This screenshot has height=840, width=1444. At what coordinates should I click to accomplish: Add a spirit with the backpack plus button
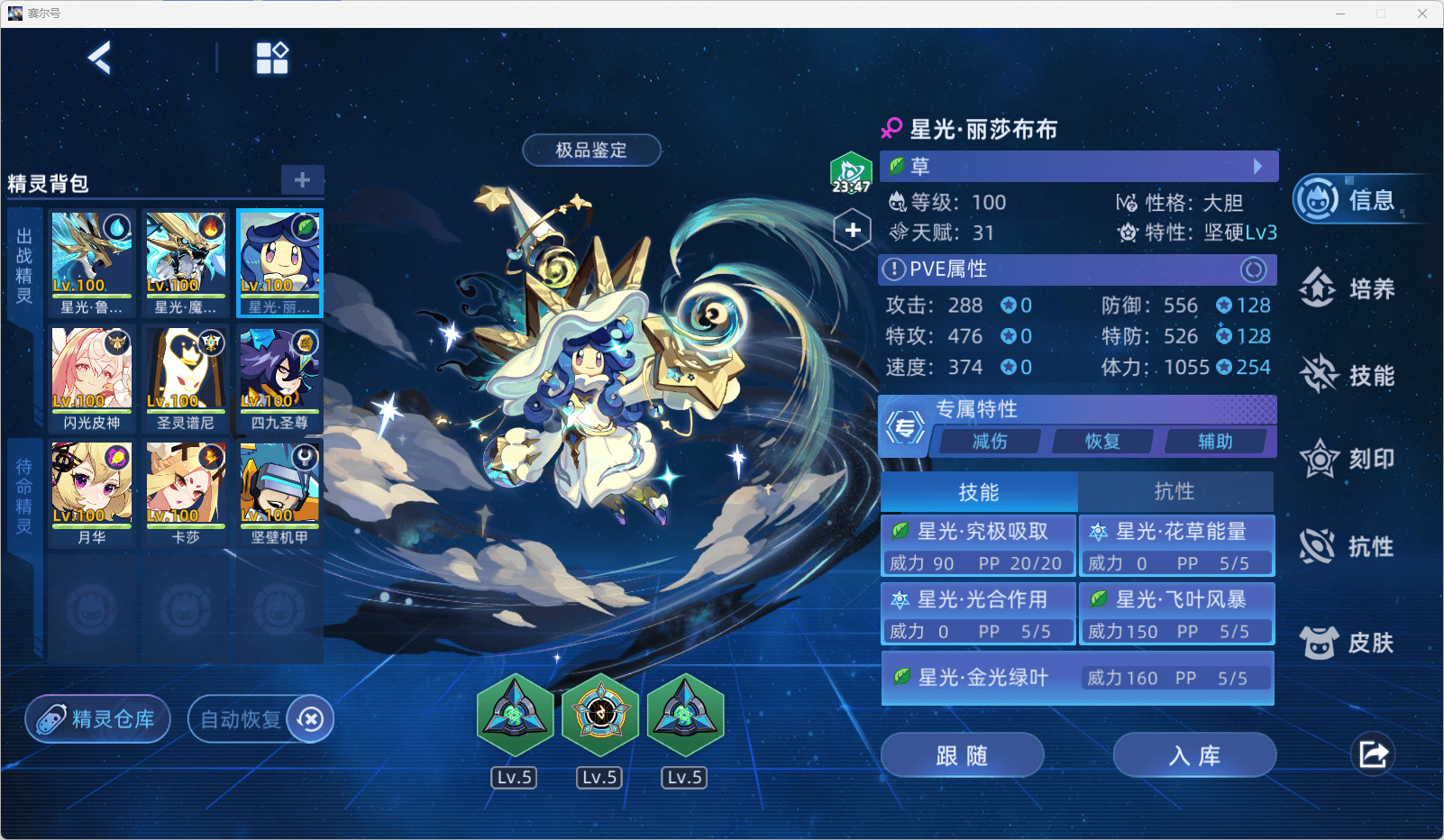point(302,179)
